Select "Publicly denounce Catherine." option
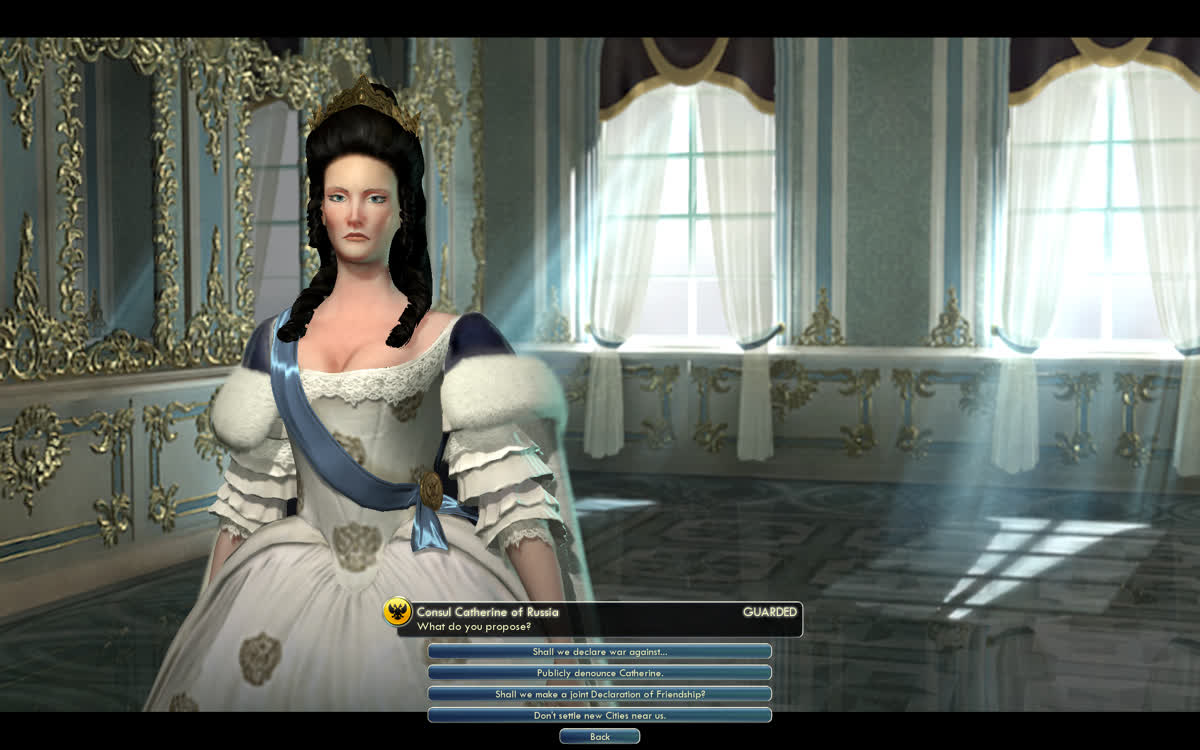1200x750 pixels. pyautogui.click(x=599, y=673)
